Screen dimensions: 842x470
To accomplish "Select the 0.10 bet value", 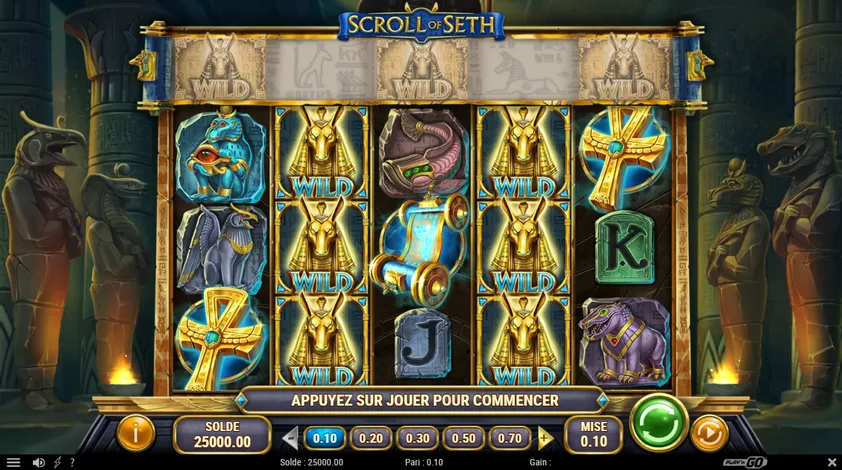I will click(324, 438).
